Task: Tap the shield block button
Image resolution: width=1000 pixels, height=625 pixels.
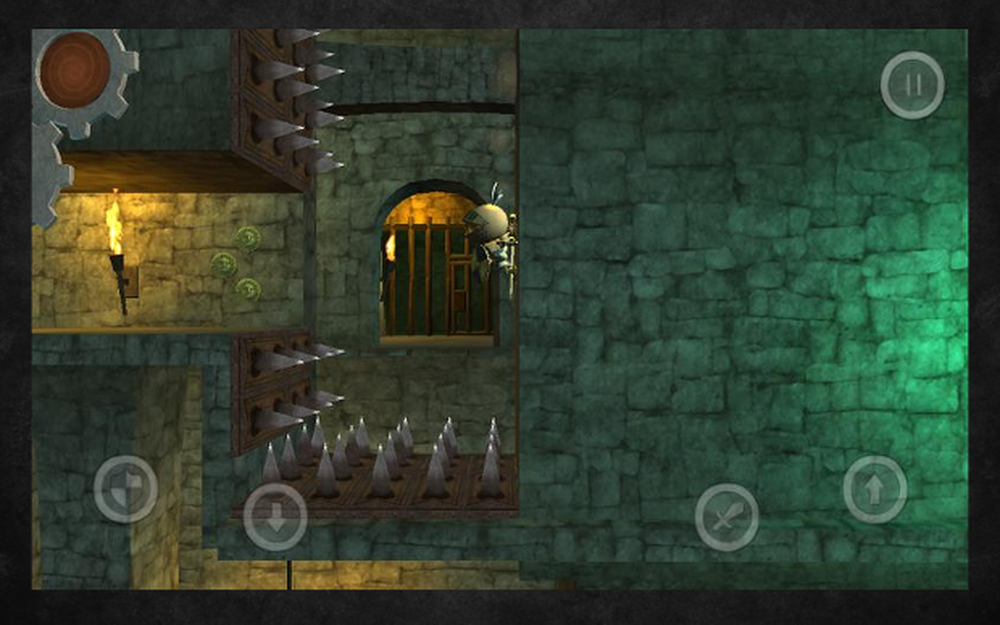Action: pyautogui.click(x=125, y=489)
